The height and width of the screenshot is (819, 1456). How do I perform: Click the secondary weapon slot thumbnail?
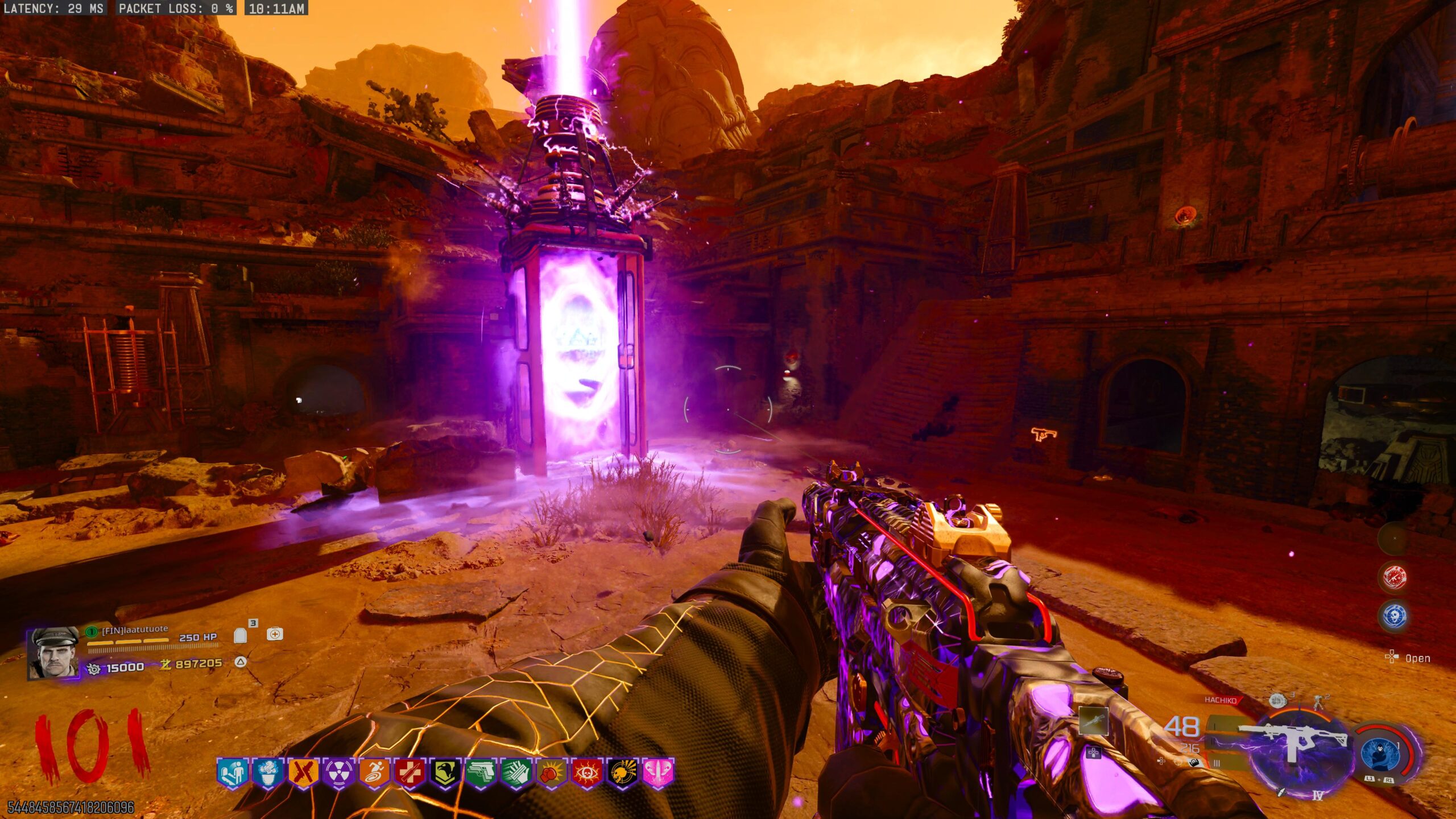coord(1093,721)
